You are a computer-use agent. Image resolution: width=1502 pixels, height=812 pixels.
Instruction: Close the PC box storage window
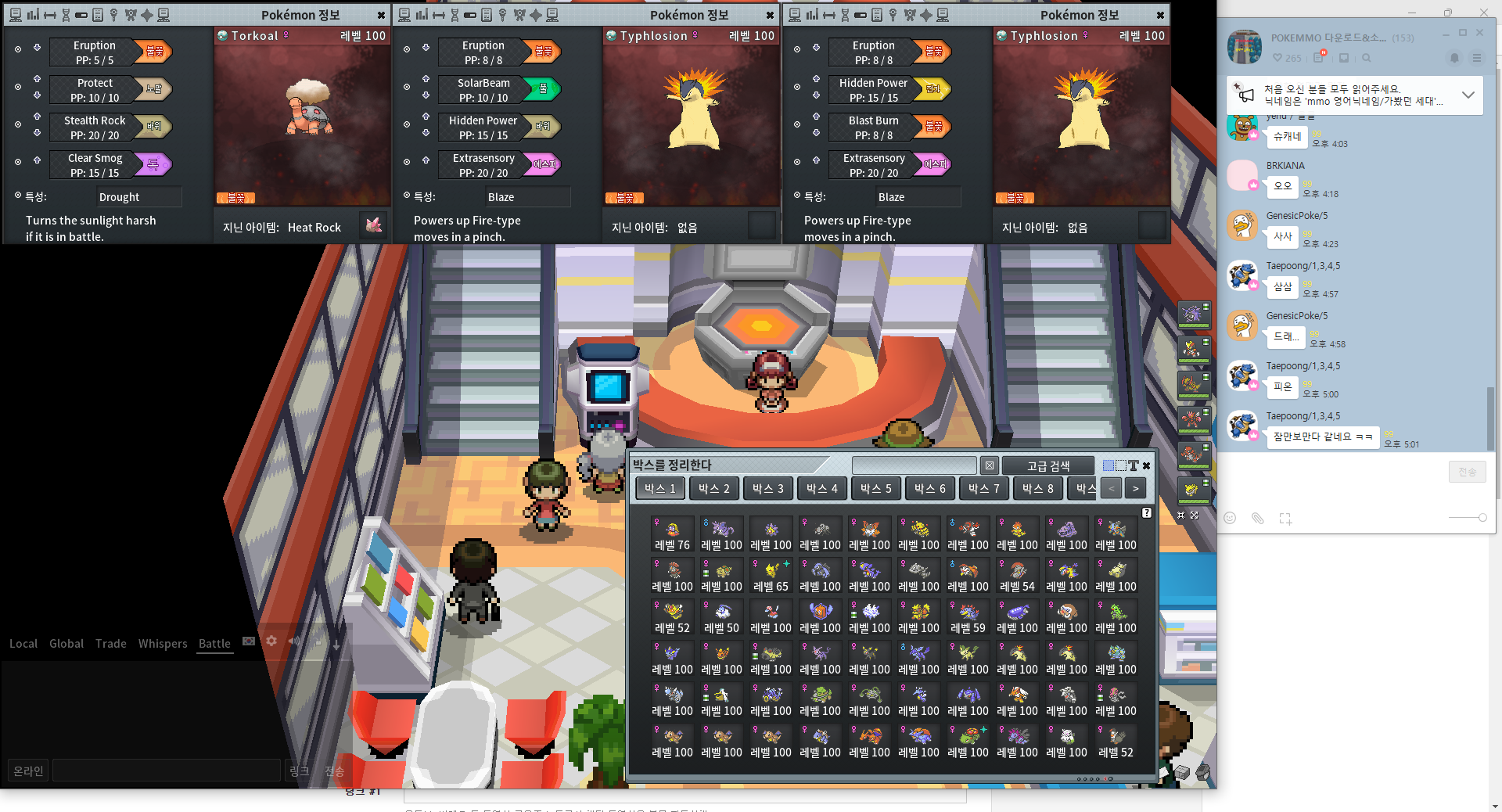click(x=1147, y=465)
